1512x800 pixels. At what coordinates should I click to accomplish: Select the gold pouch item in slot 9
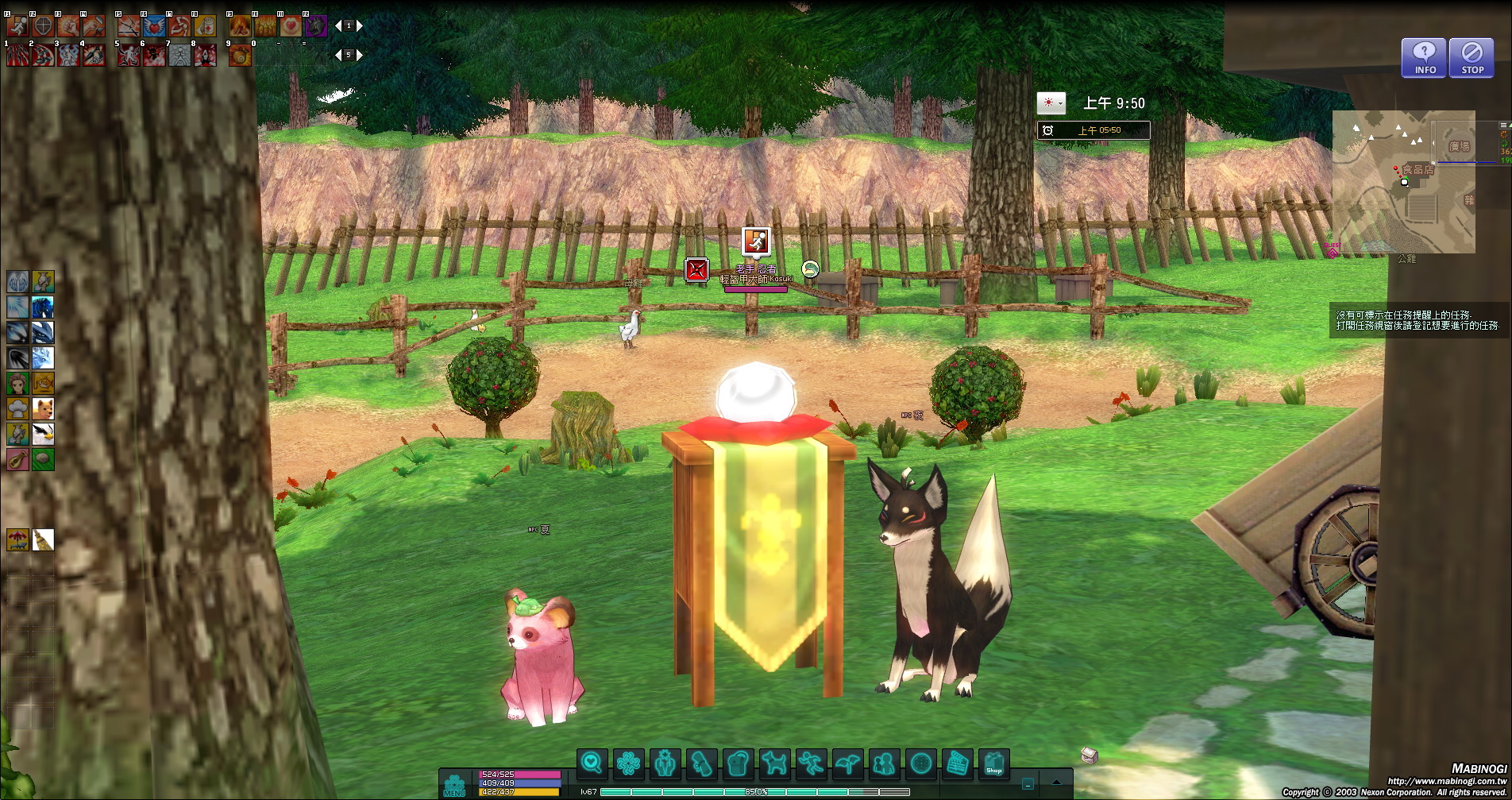click(x=239, y=55)
